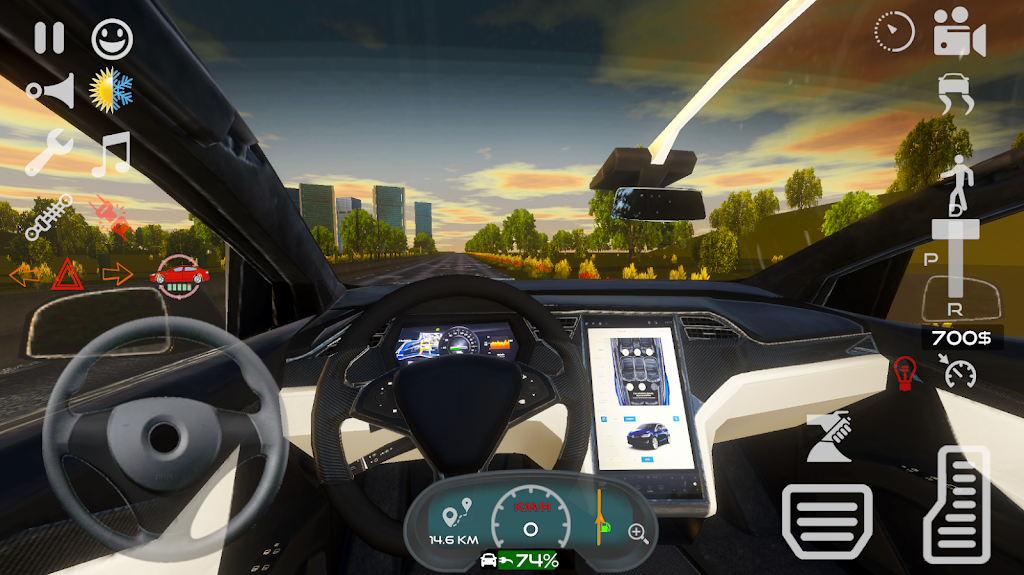Tap the red car battery icon
The image size is (1024, 575).
click(x=179, y=275)
